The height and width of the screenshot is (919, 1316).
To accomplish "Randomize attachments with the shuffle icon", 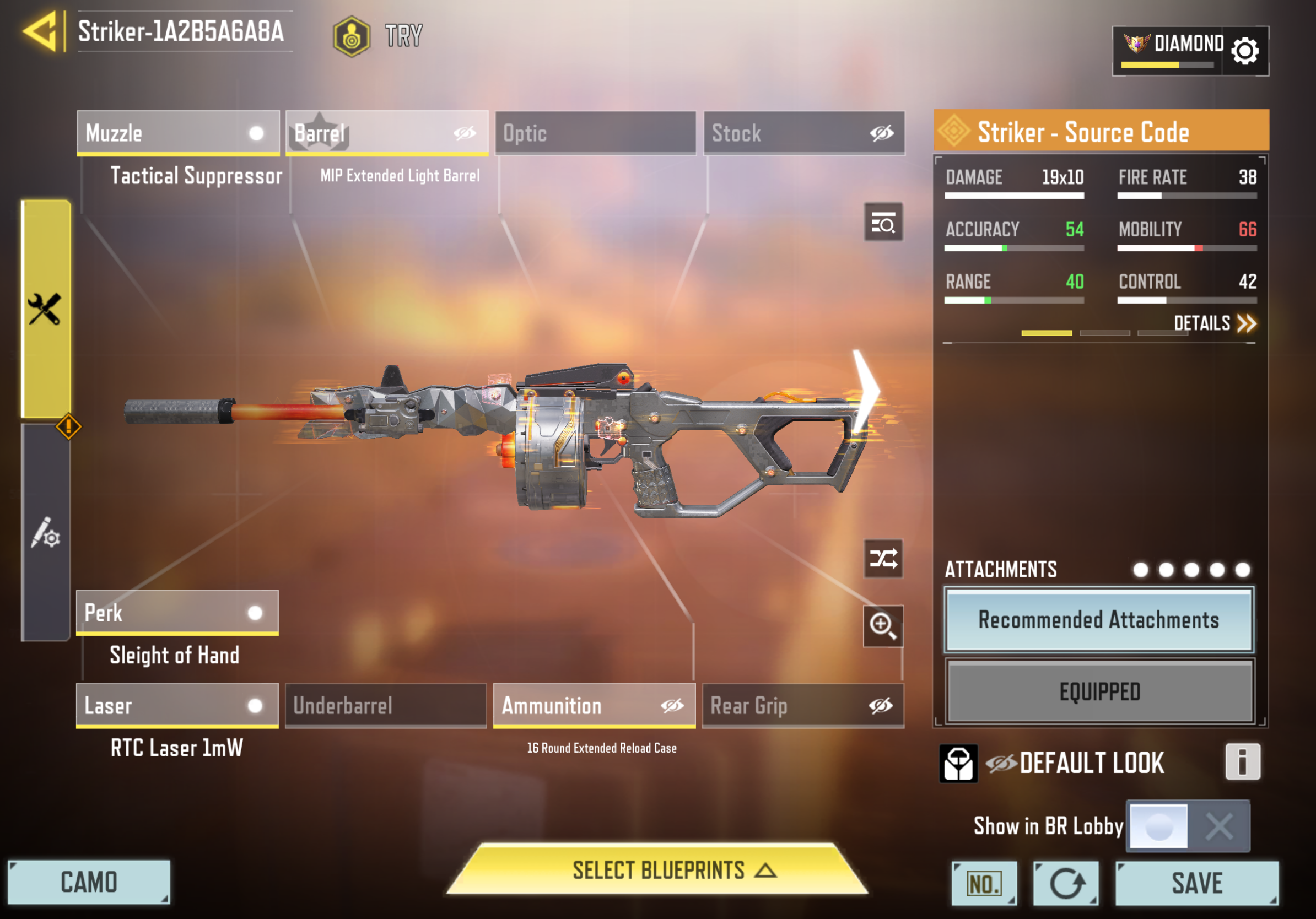I will 883,559.
